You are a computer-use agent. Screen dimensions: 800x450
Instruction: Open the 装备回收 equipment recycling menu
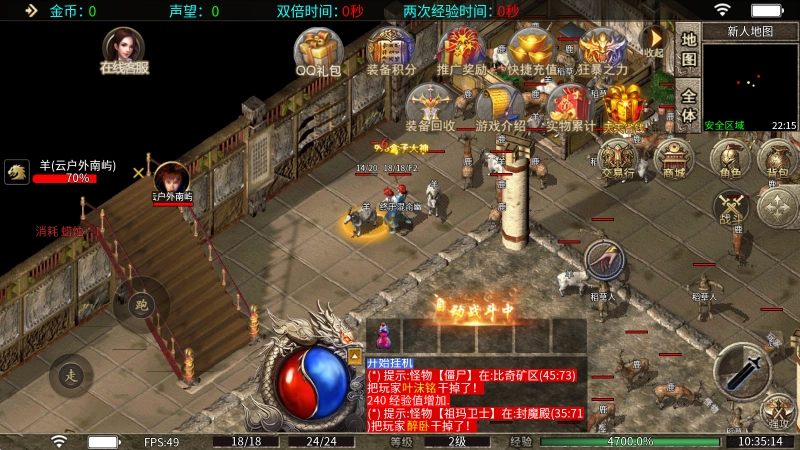430,106
